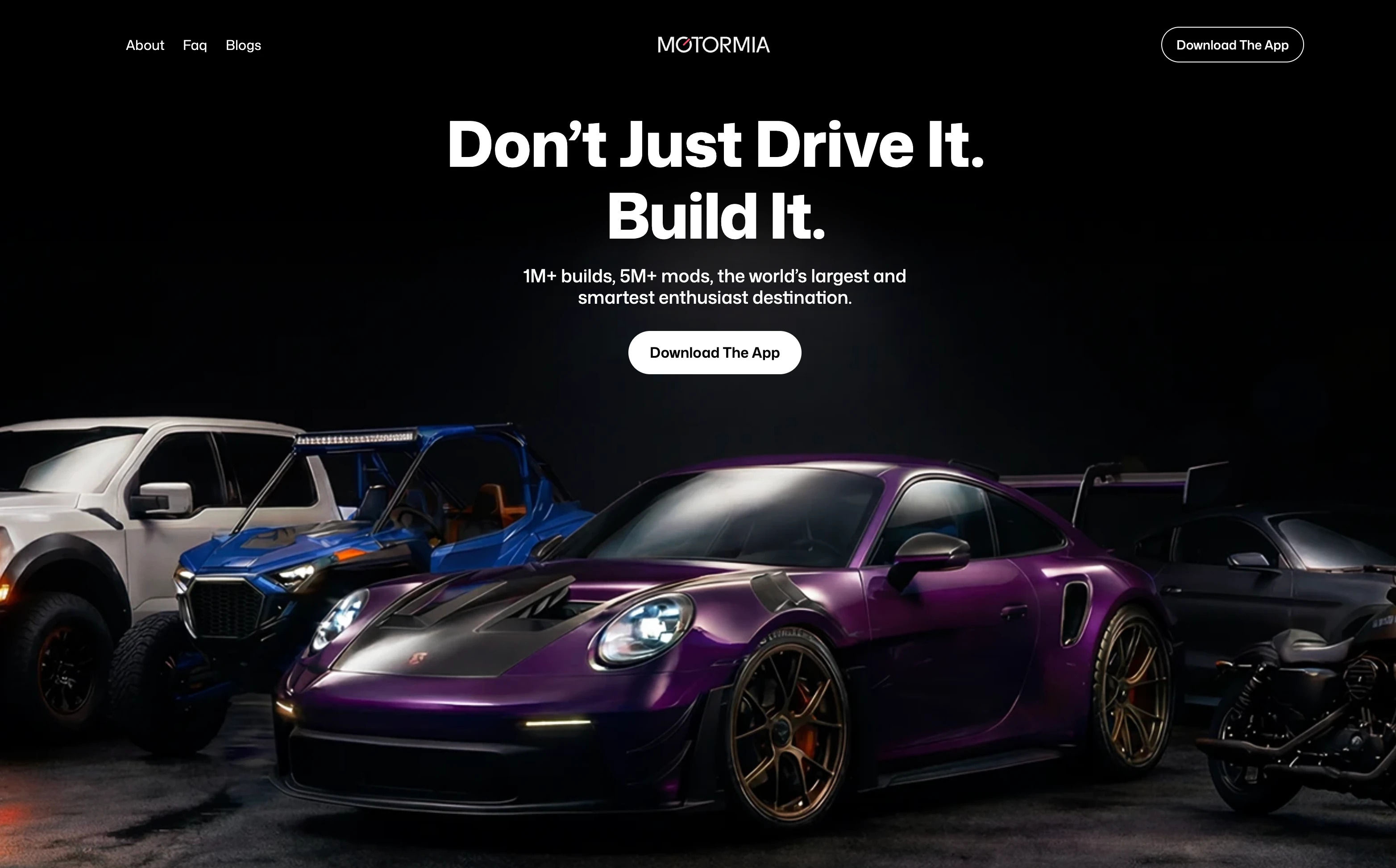Click the MOTORMIA logo in the header
1396x868 pixels.
click(x=714, y=45)
